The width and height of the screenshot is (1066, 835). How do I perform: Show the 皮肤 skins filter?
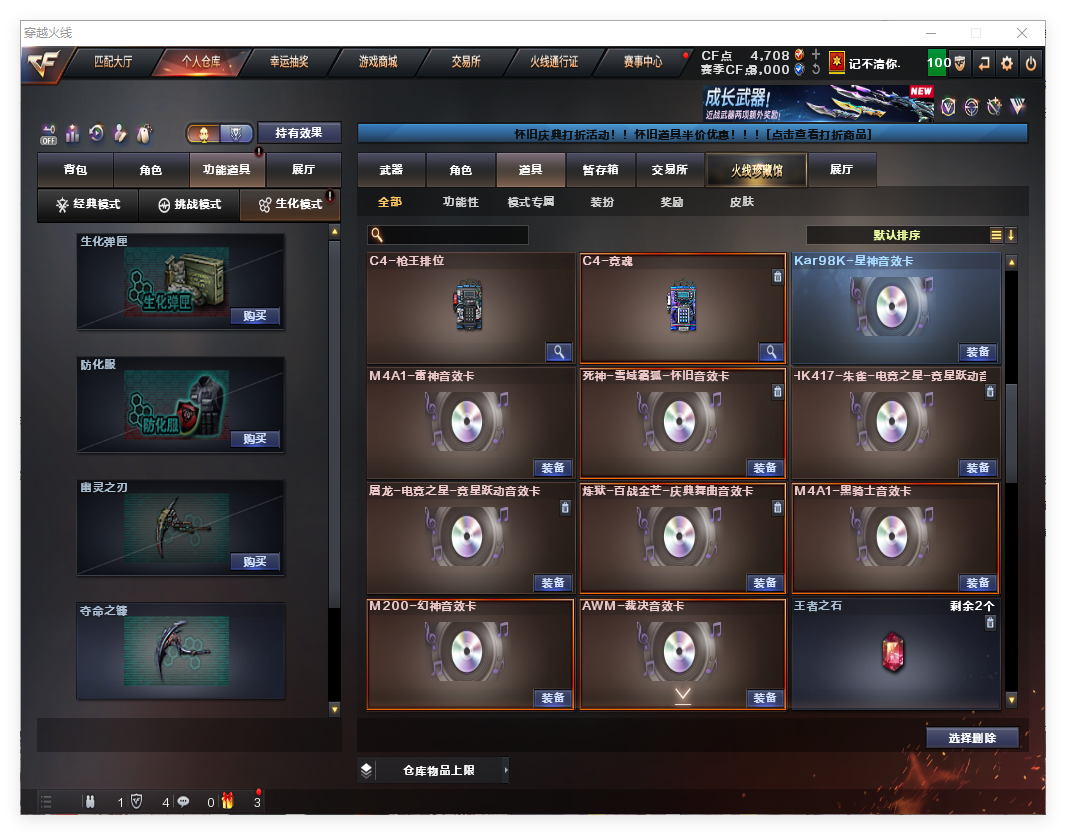[741, 202]
